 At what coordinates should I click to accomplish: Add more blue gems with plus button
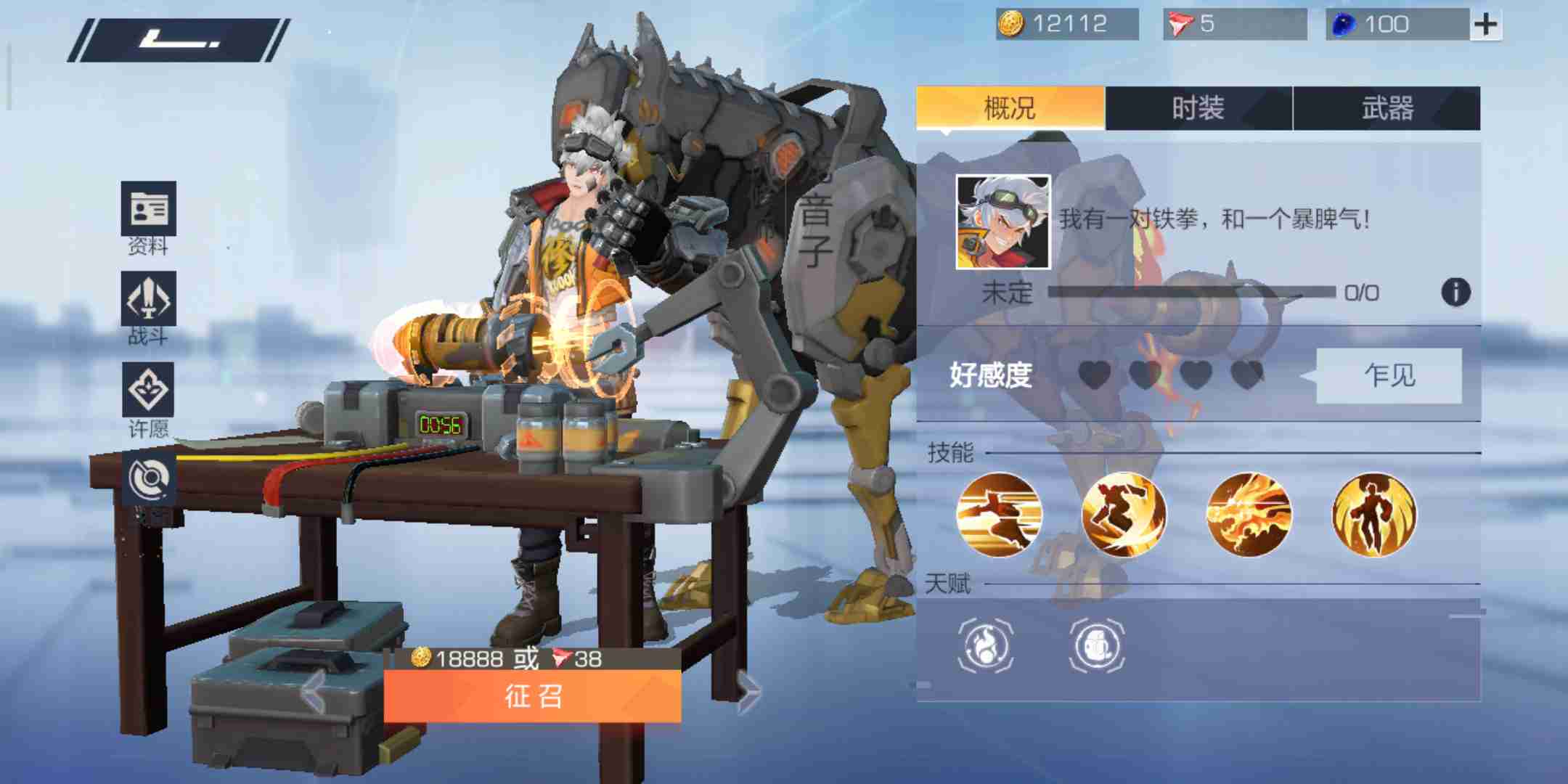(1485, 25)
